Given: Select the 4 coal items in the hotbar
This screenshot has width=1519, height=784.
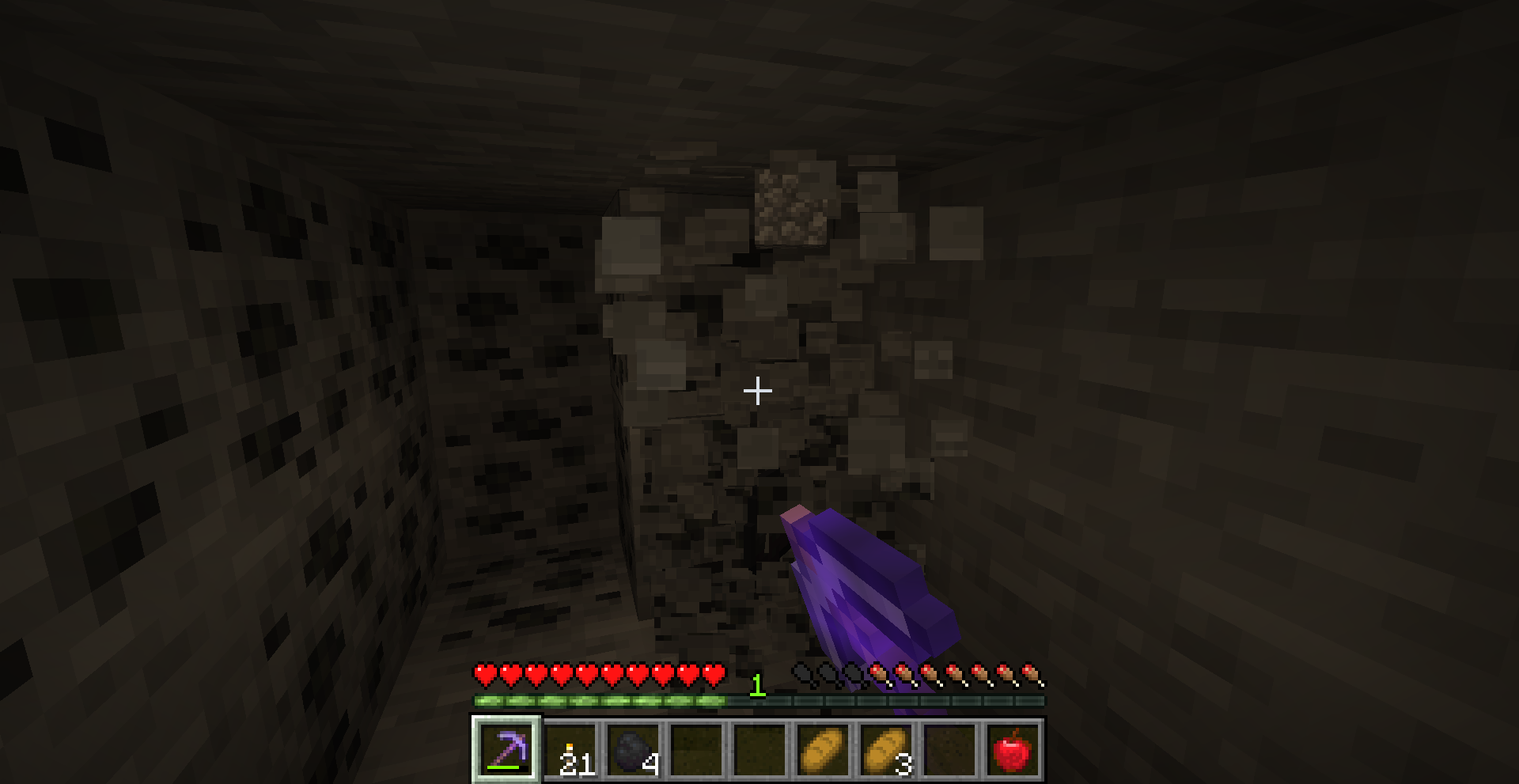Looking at the screenshot, I should click(634, 748).
